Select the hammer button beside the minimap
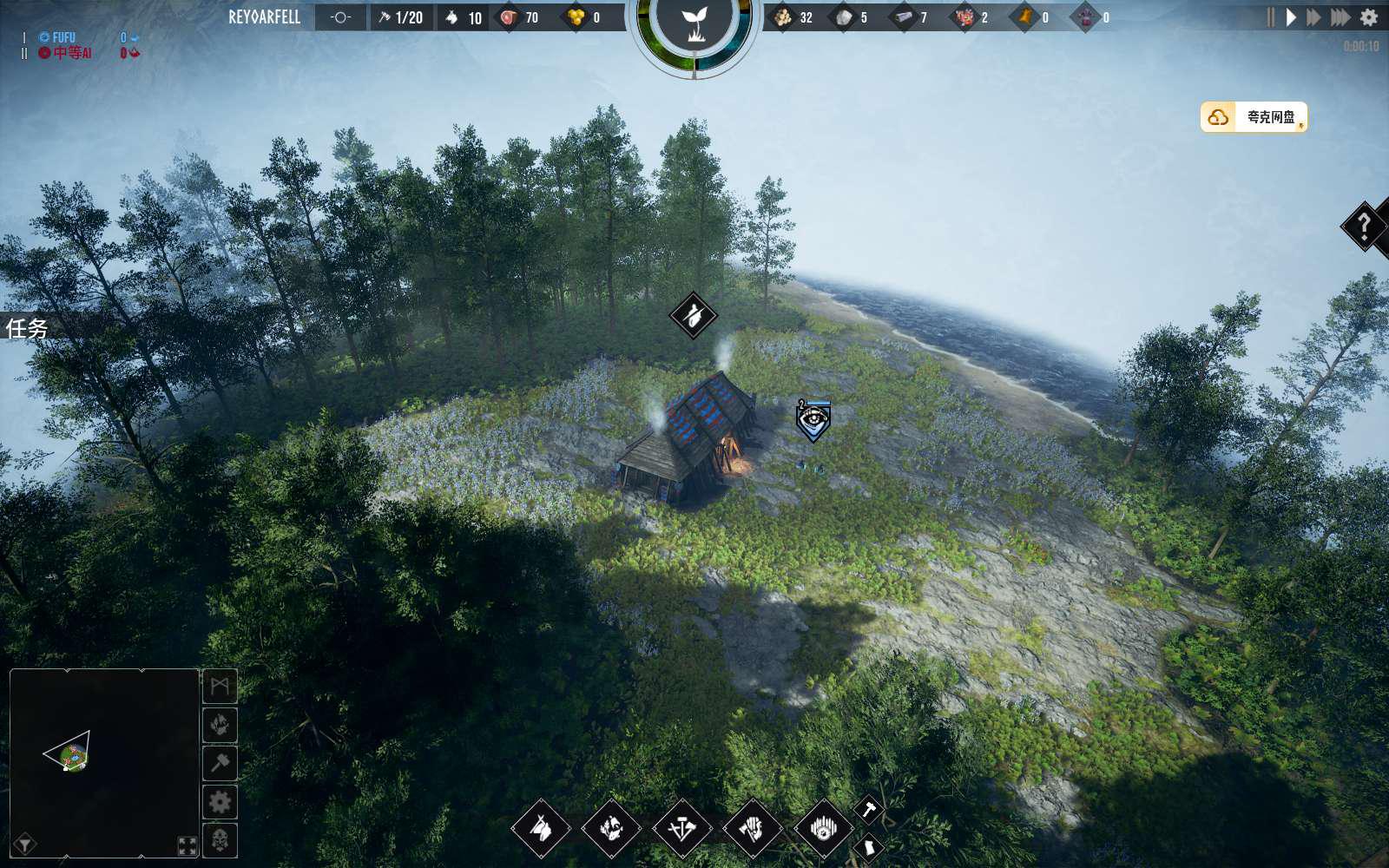The width and height of the screenshot is (1389, 868). coord(220,763)
